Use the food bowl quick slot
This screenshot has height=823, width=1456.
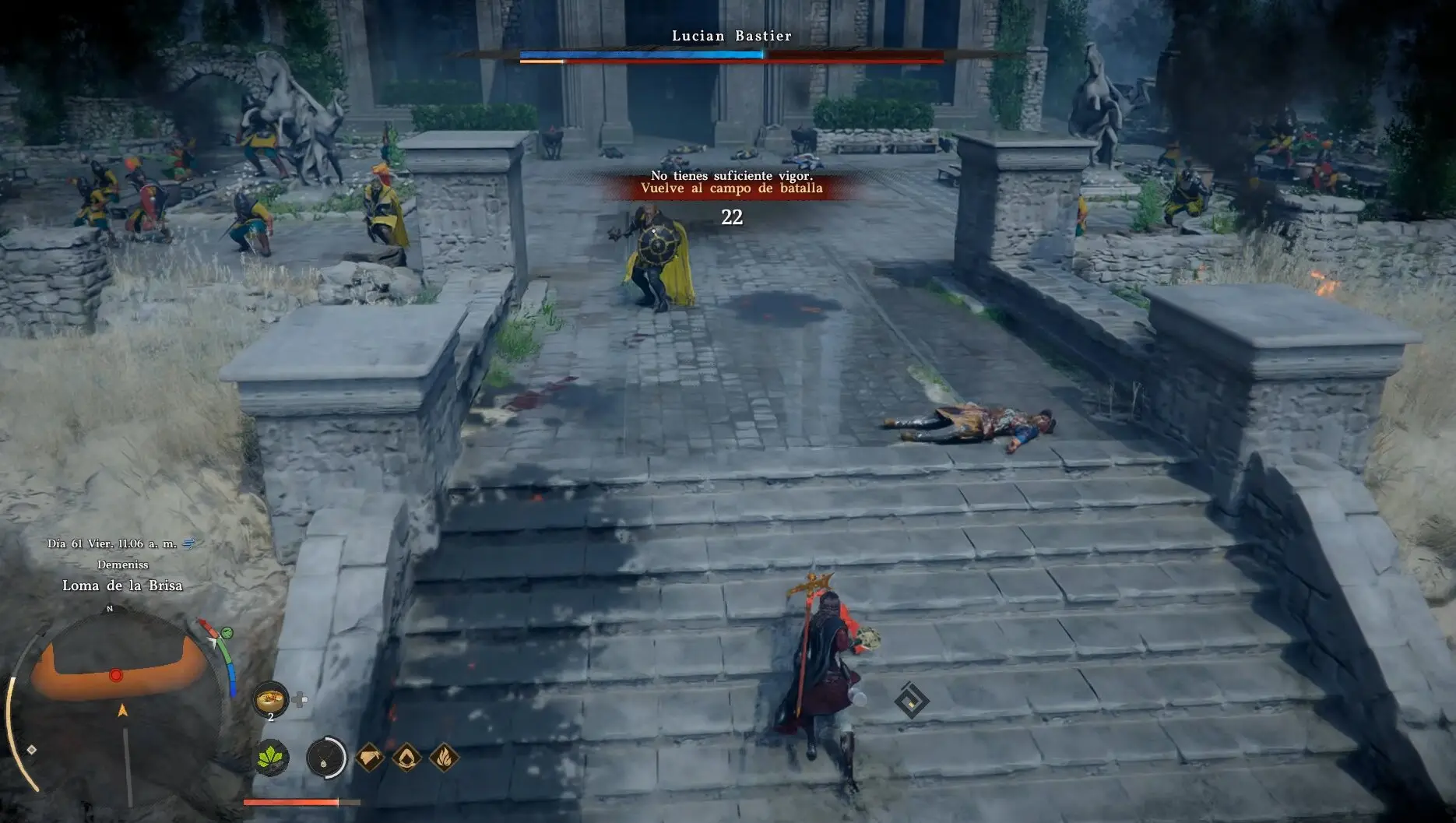tap(270, 698)
